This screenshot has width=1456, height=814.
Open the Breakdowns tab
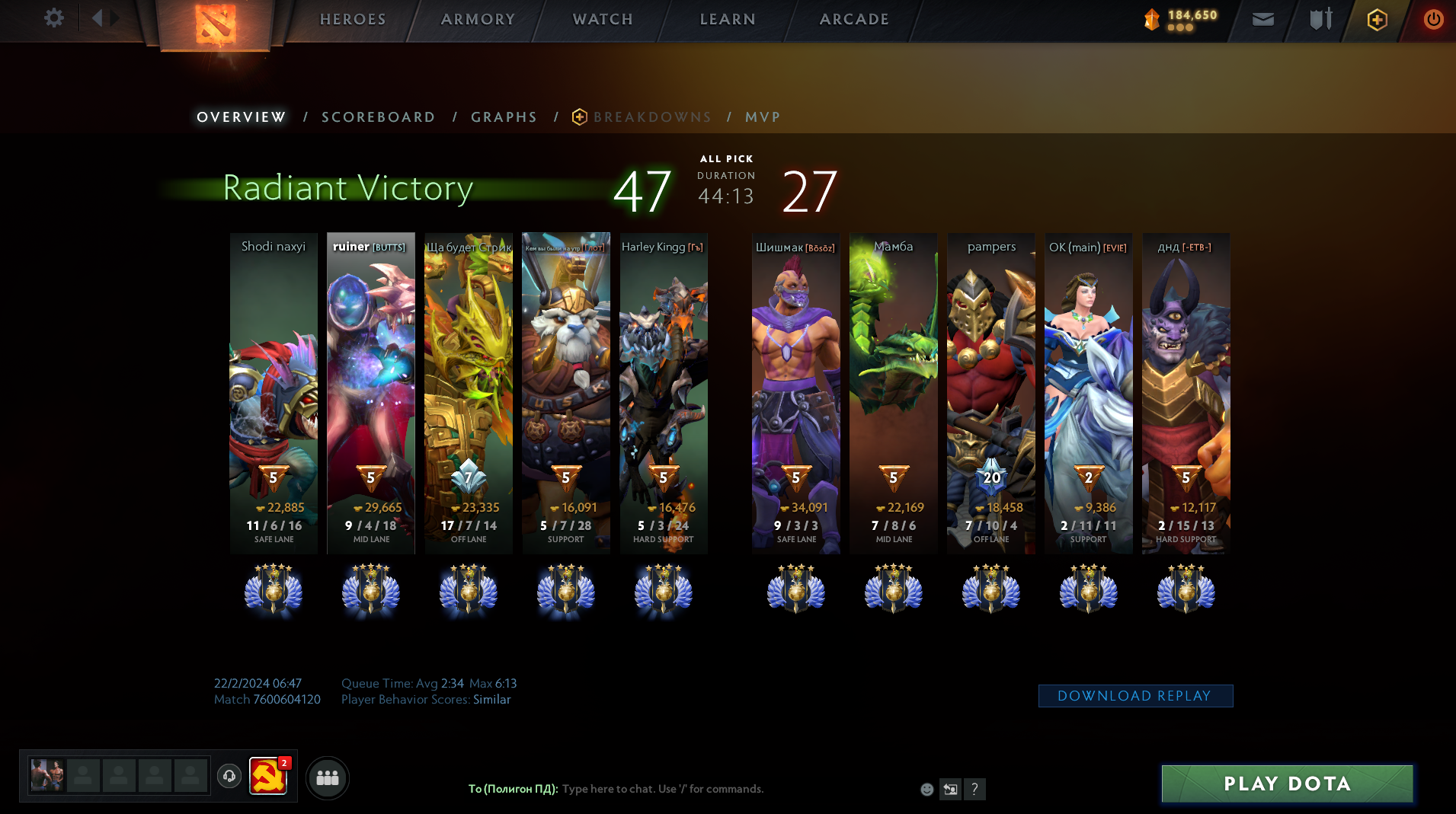point(651,117)
